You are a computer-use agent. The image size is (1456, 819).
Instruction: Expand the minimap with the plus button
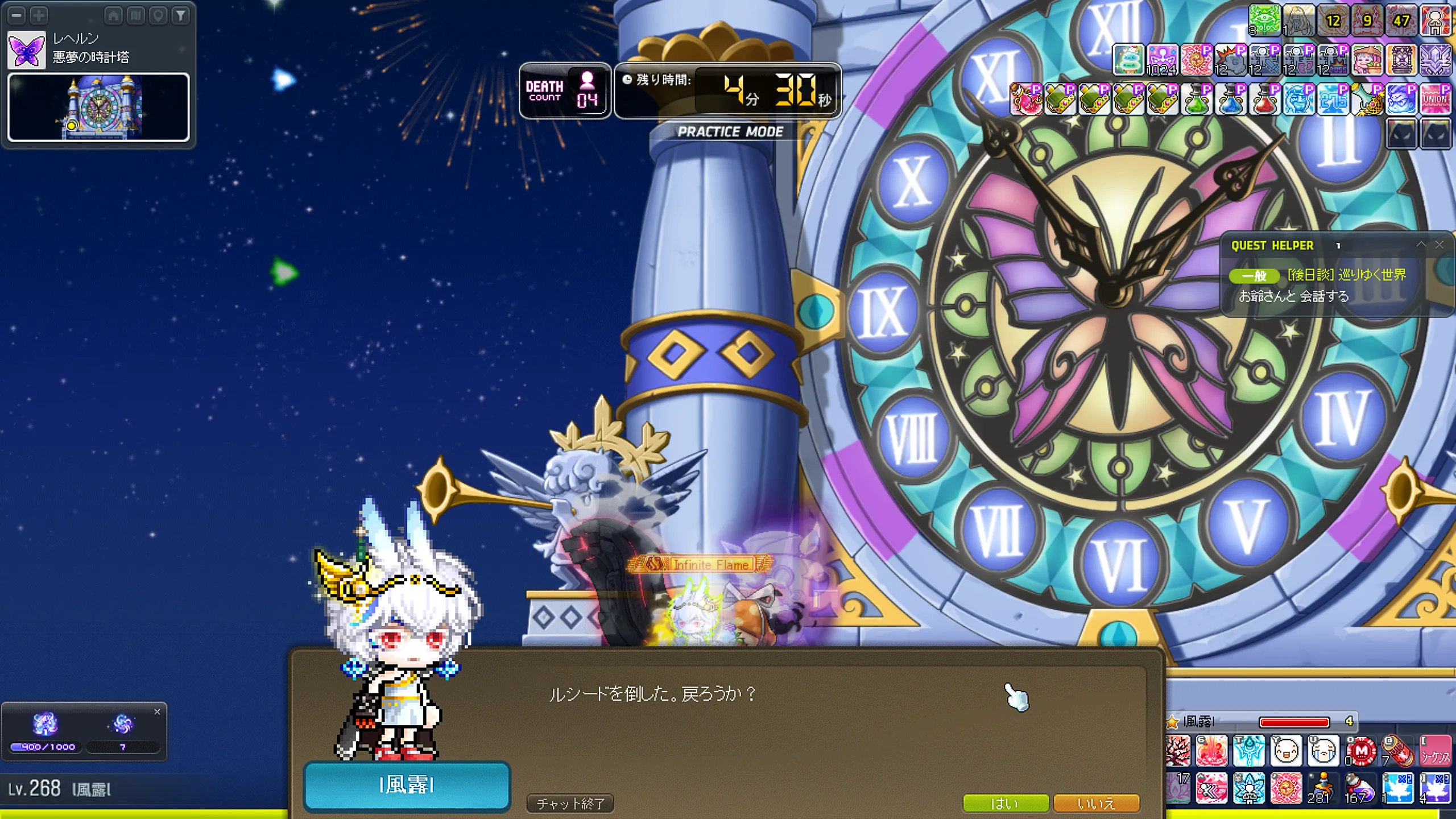pyautogui.click(x=39, y=15)
